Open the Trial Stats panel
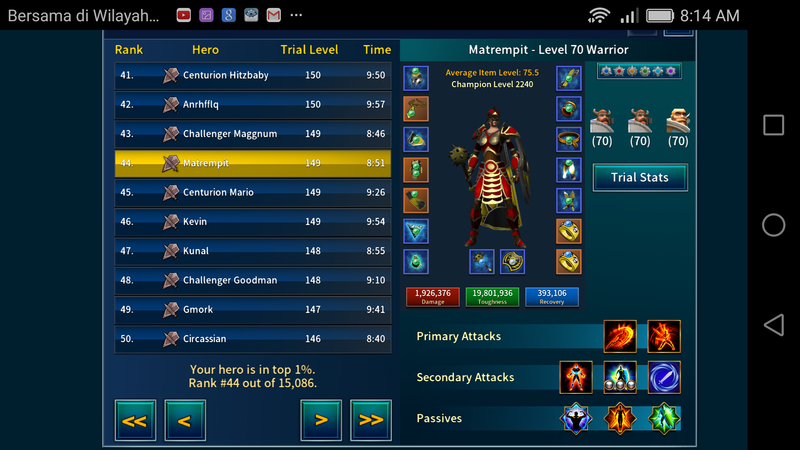800x450 pixels. (639, 178)
